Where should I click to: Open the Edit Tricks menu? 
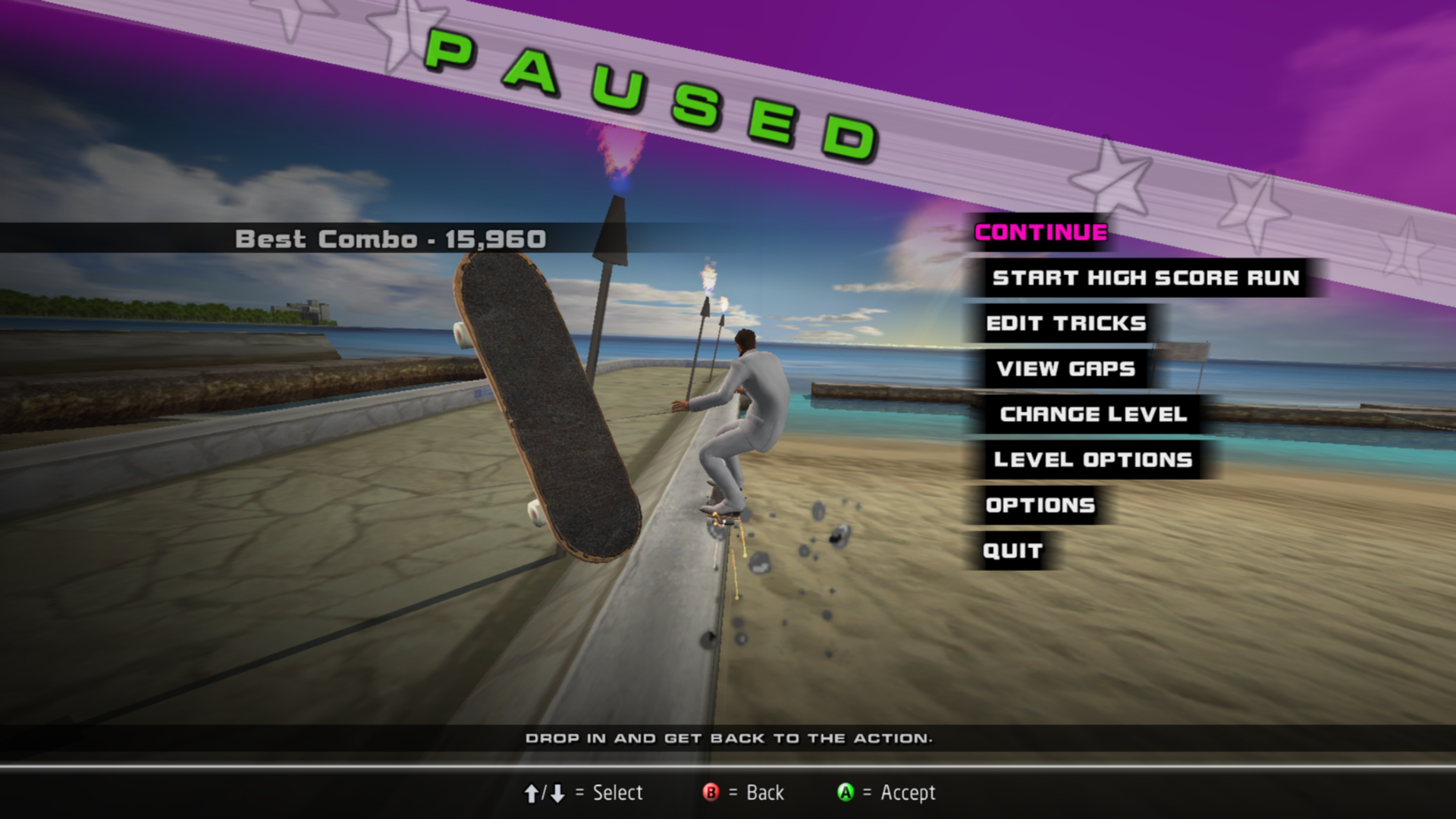click(x=1065, y=323)
